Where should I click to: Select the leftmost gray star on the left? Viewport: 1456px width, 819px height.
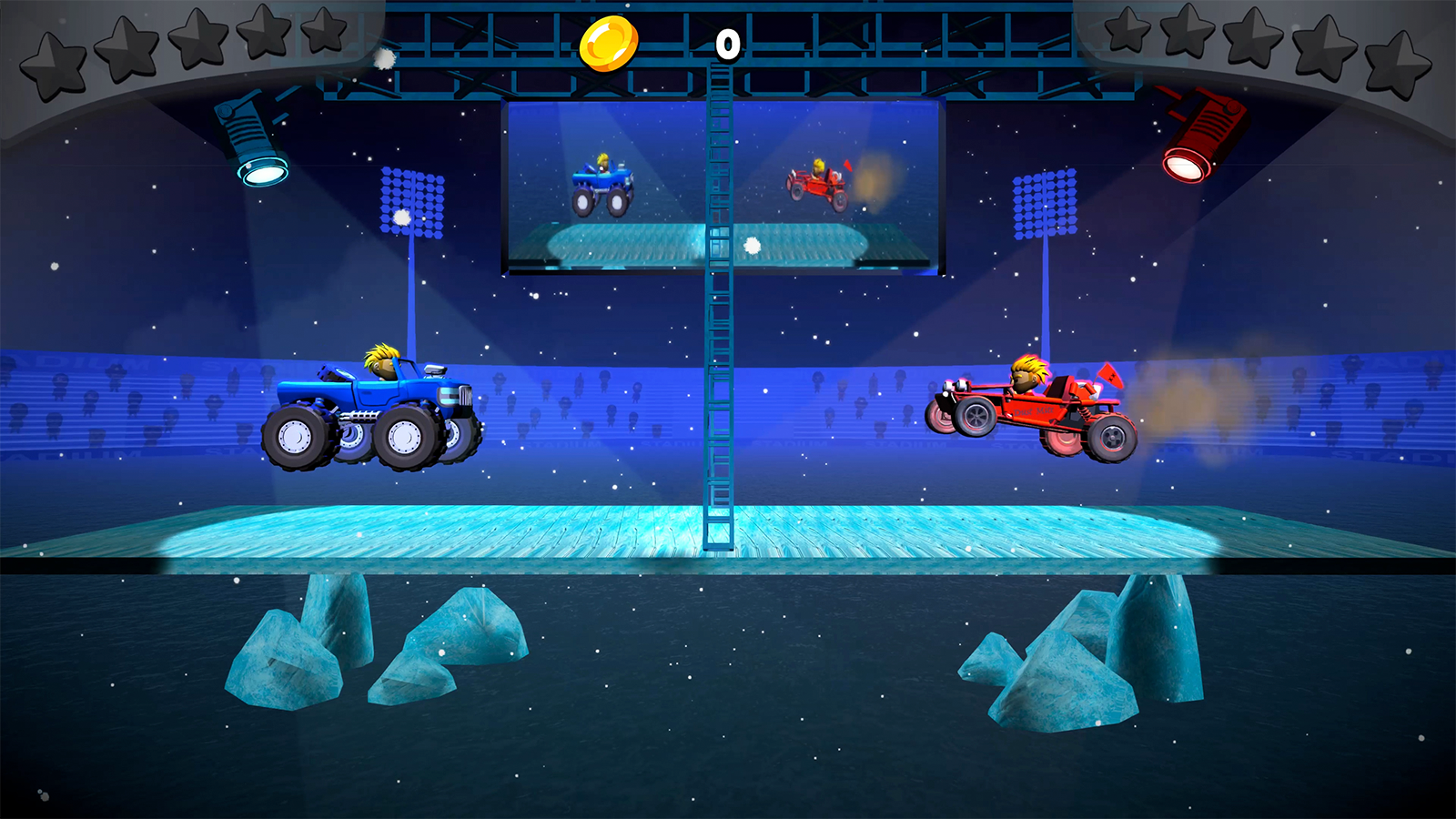click(53, 64)
